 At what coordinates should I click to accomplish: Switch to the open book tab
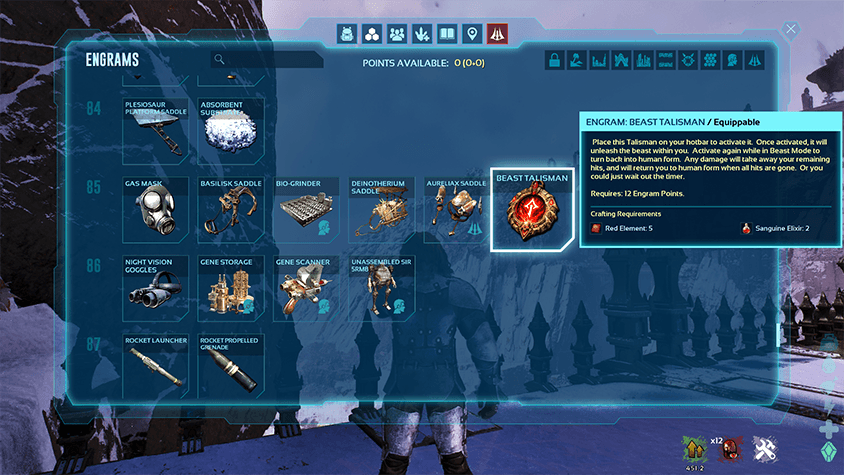447,34
